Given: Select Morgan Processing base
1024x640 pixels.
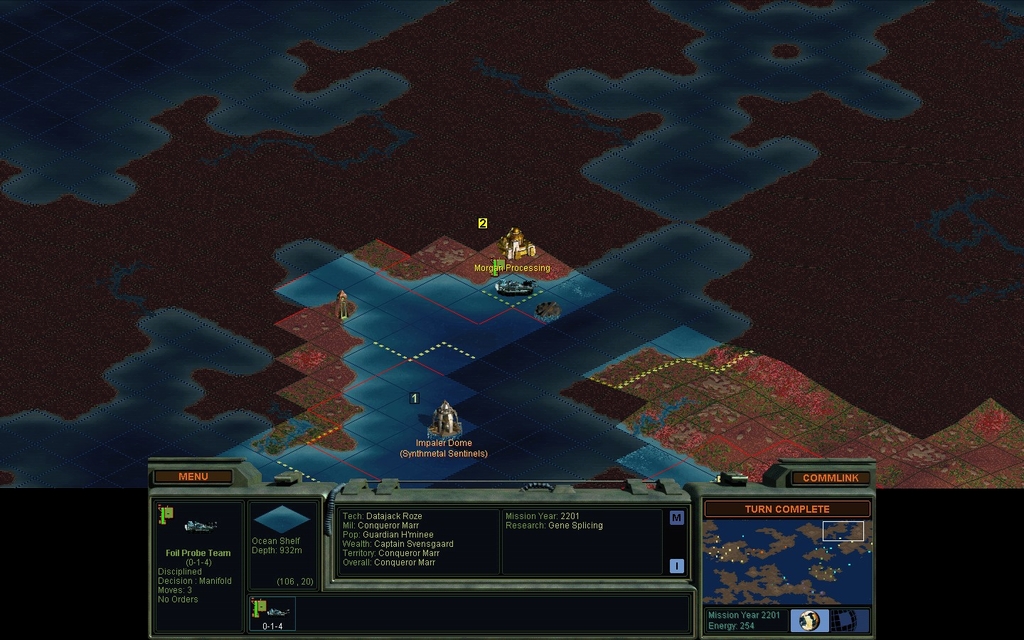Looking at the screenshot, I should [515, 243].
